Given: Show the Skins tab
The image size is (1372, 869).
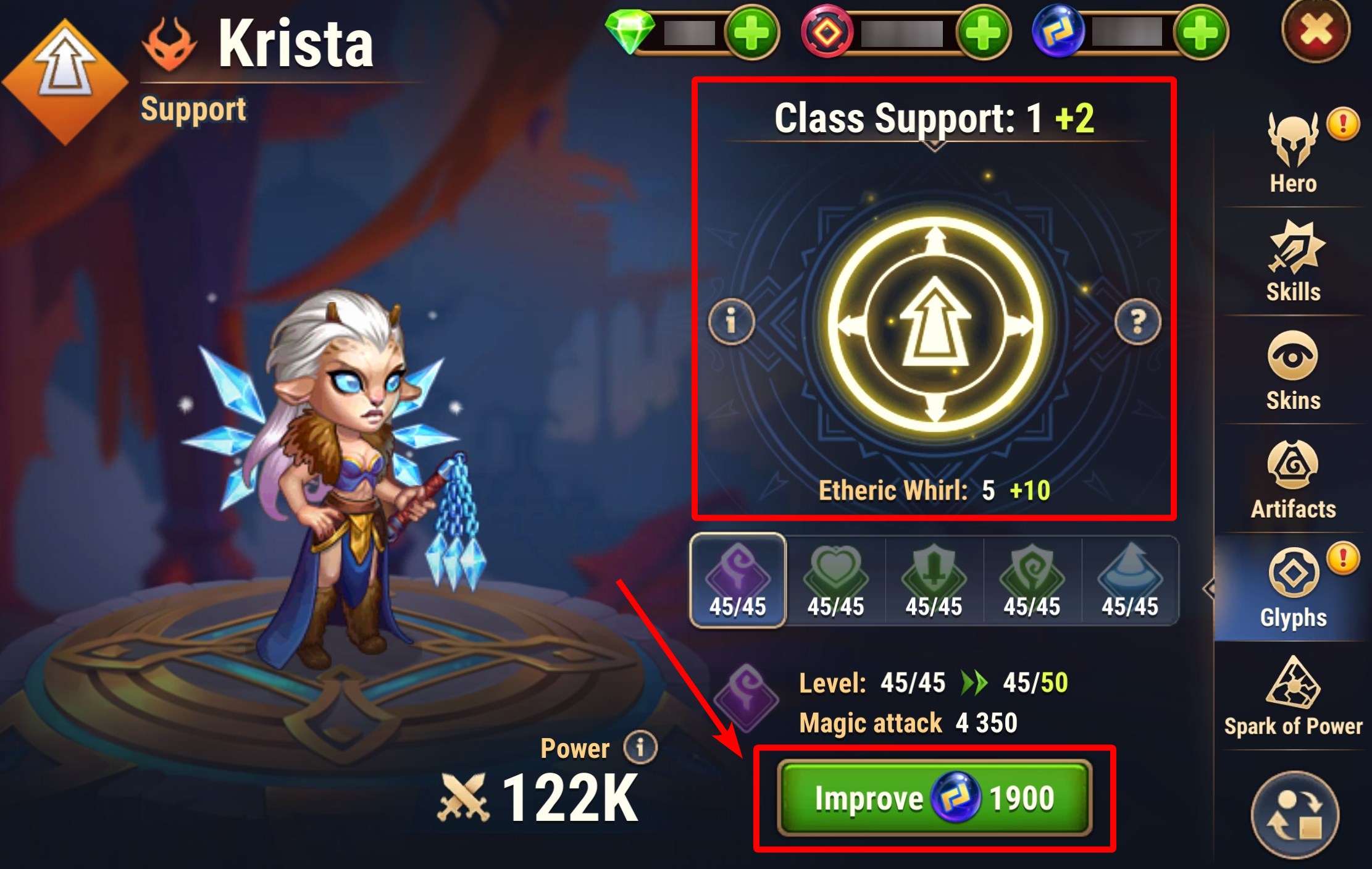Looking at the screenshot, I should point(1293,371).
